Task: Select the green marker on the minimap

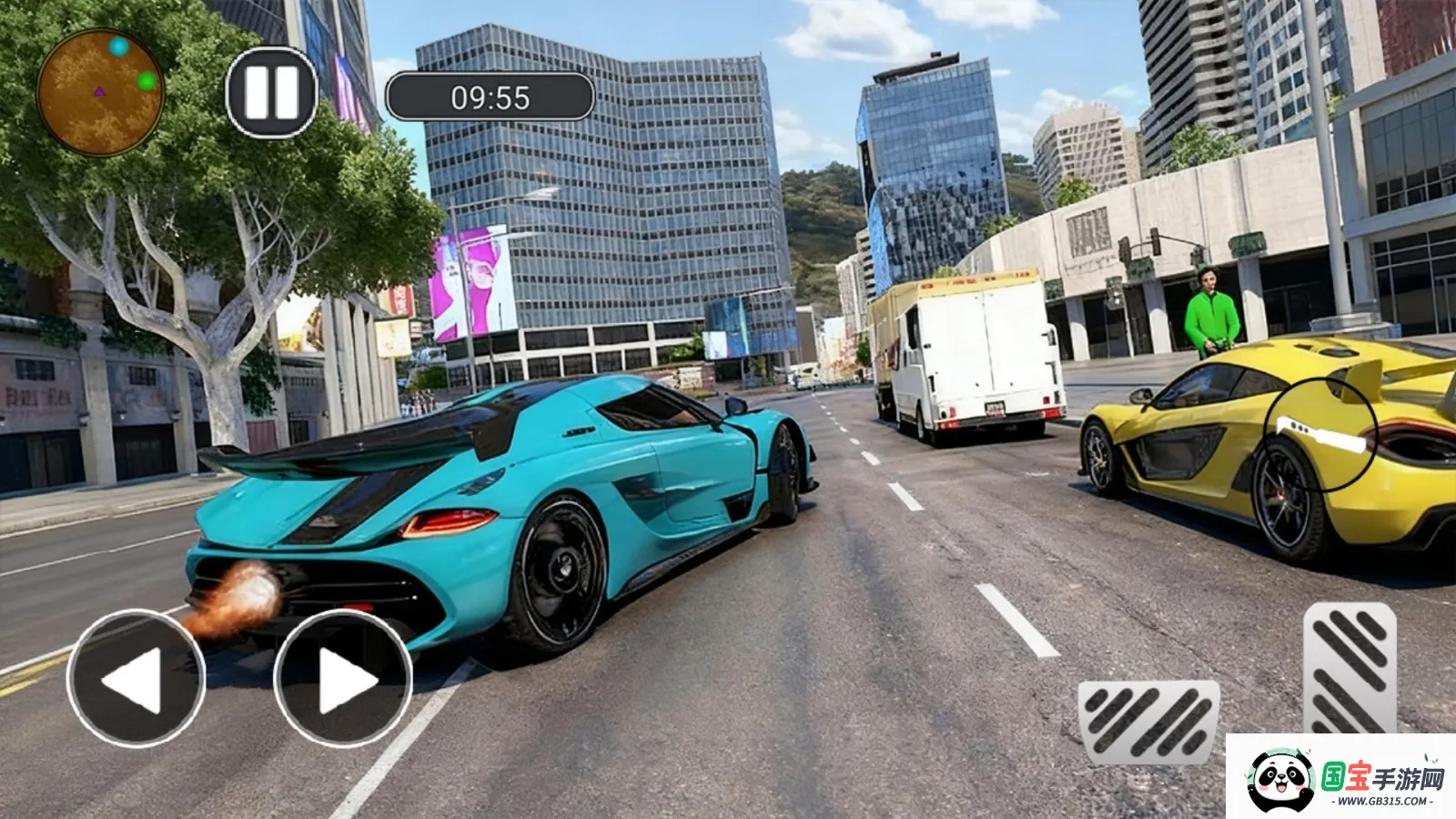Action: 146,80
